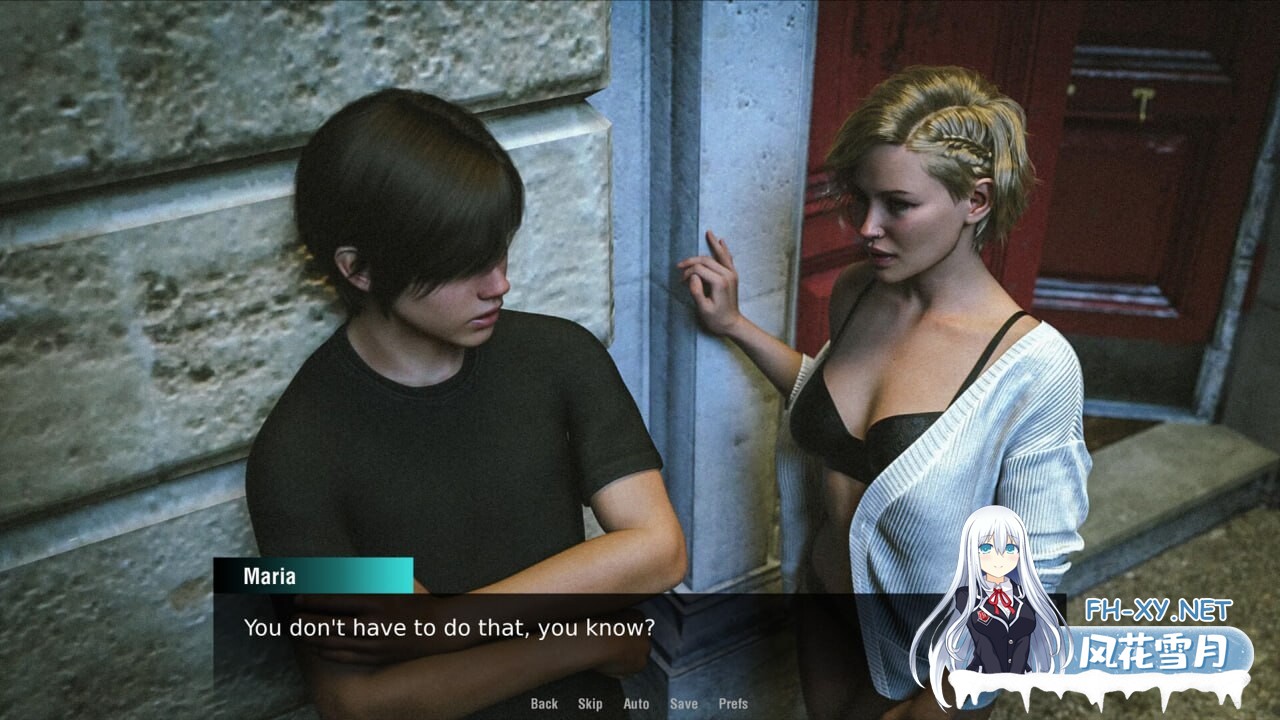This screenshot has width=1280, height=720.
Task: Open the Save menu
Action: [684, 704]
